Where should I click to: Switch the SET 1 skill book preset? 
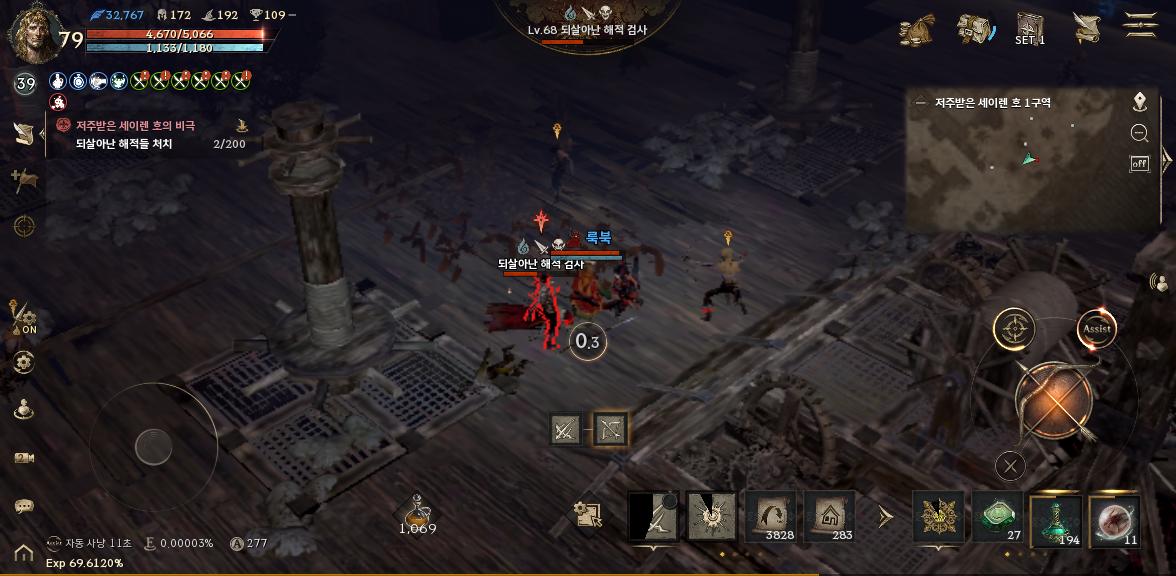[1030, 29]
